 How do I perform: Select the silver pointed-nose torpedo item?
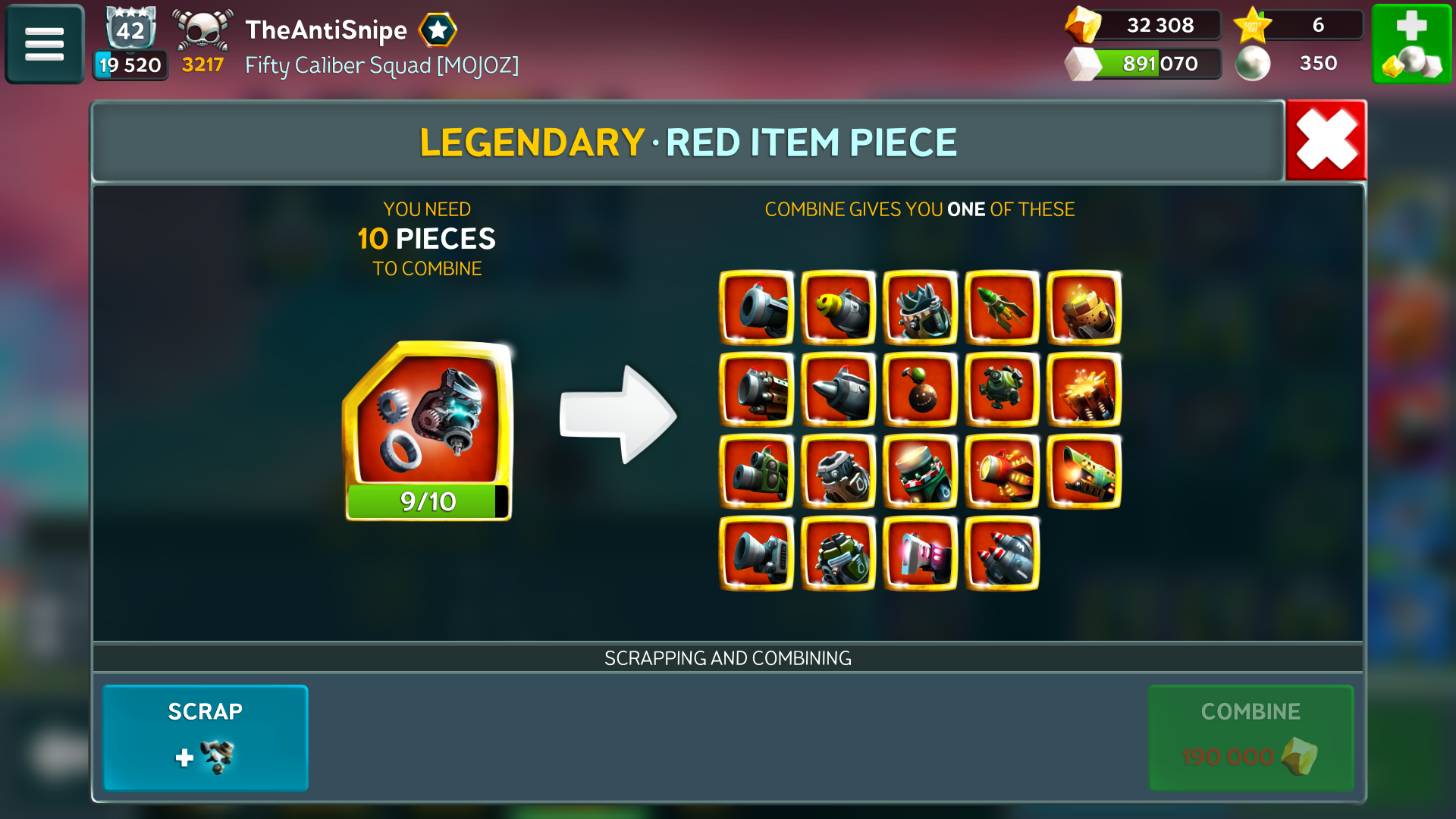click(x=838, y=390)
